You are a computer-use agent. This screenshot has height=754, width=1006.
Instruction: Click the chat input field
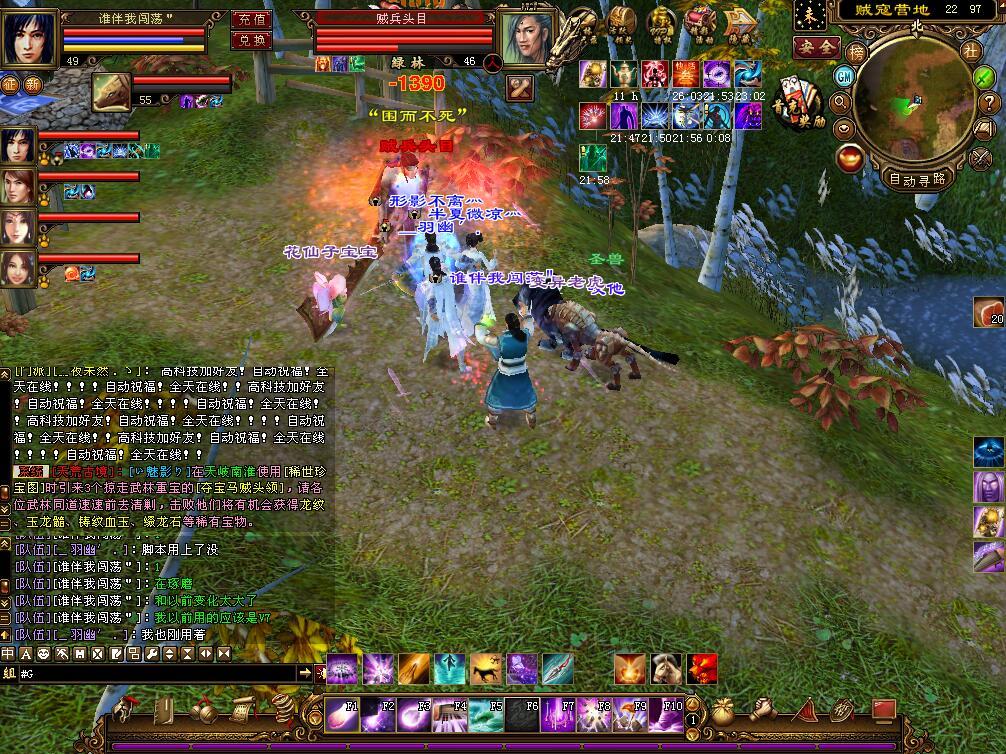[x=160, y=674]
